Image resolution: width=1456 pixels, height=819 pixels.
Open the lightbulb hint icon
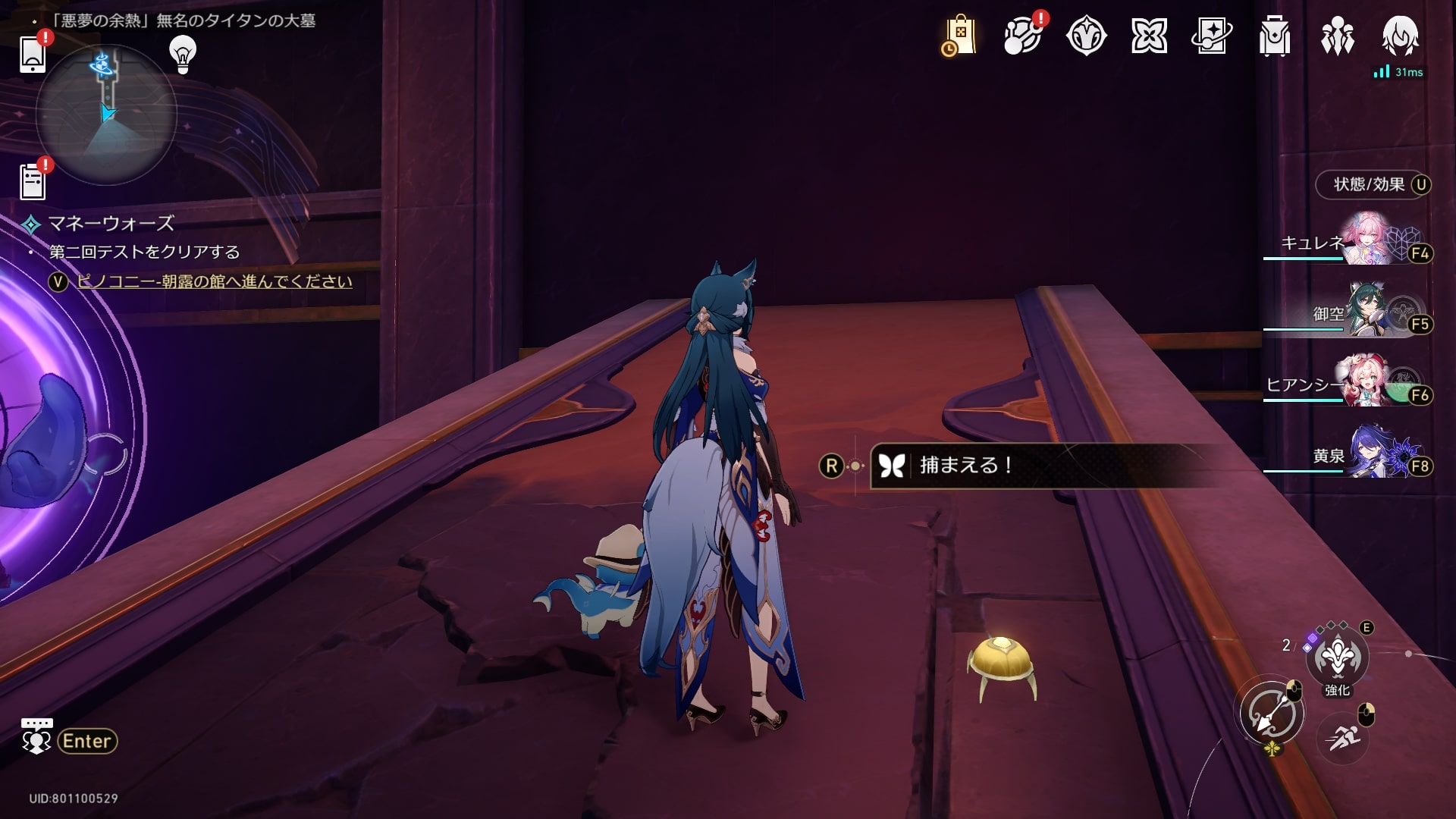pos(182,53)
